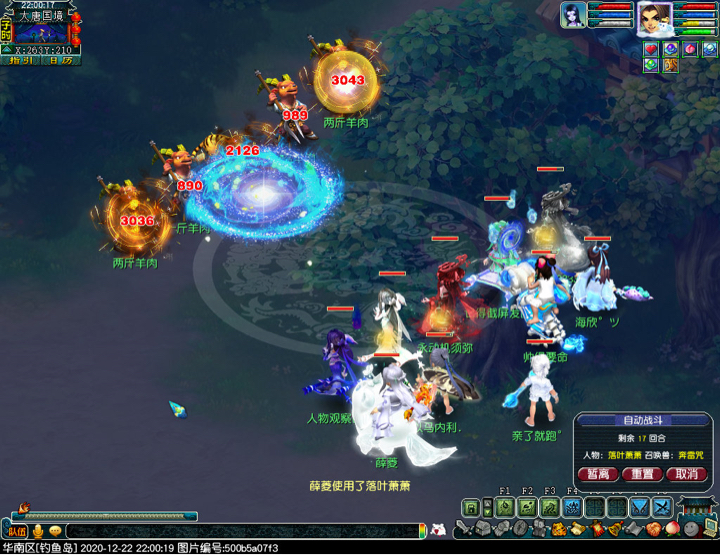The width and height of the screenshot is (720, 555).
Task: Click the golden dragon buff icon
Action: pyautogui.click(x=671, y=66)
